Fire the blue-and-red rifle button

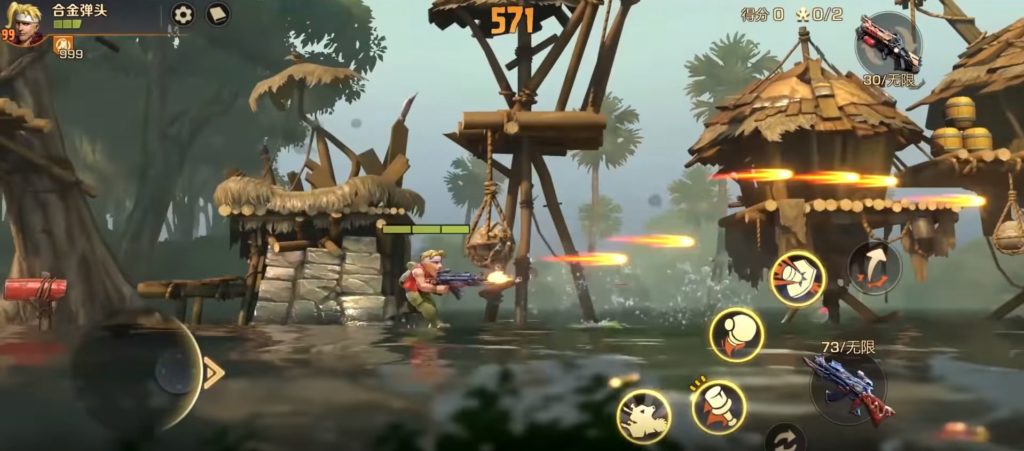click(849, 386)
